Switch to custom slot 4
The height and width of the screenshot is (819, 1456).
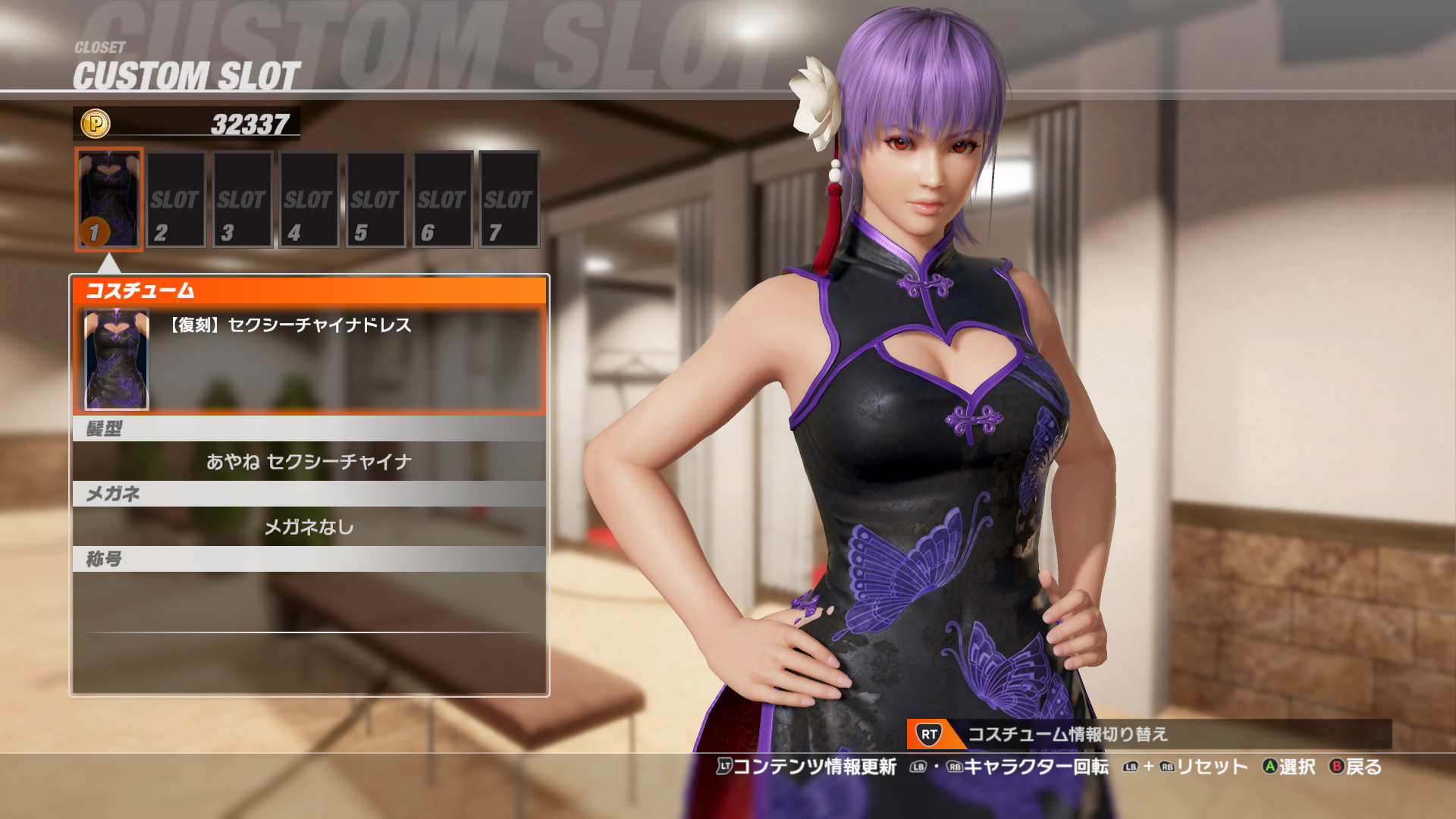tap(309, 199)
